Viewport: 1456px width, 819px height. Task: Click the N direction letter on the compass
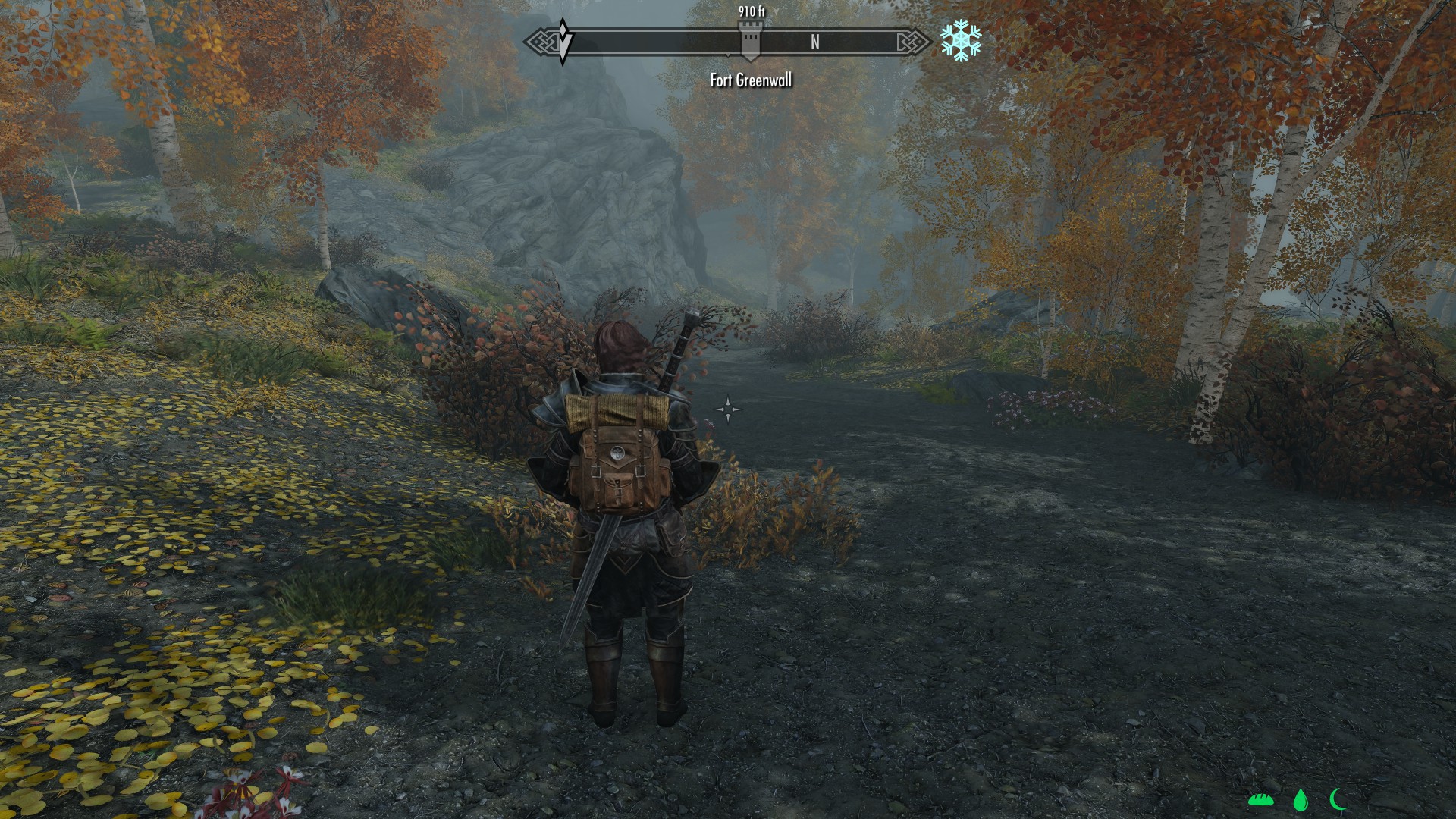click(x=815, y=42)
